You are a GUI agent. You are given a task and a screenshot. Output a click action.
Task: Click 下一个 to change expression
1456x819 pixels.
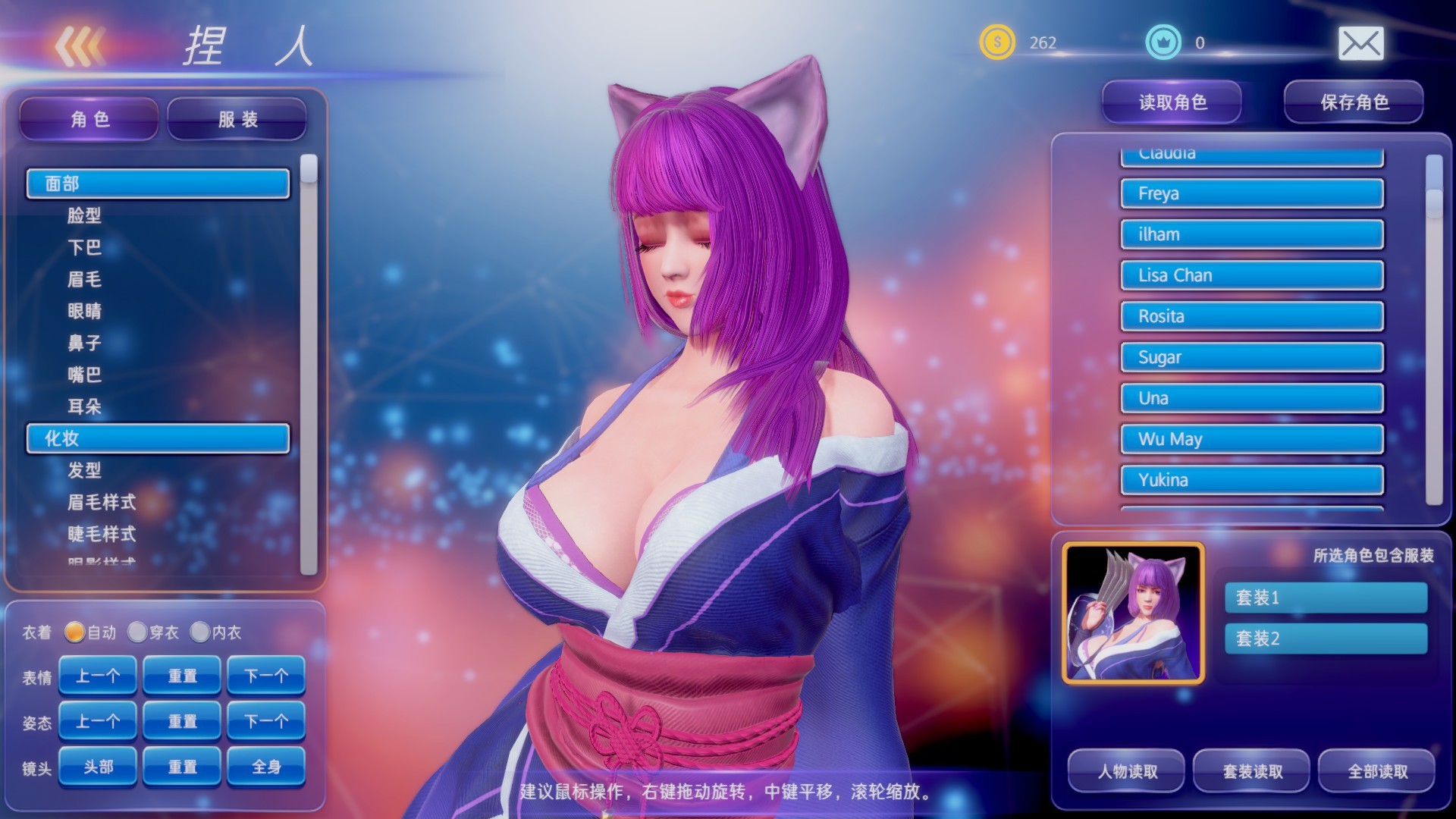pos(266,676)
